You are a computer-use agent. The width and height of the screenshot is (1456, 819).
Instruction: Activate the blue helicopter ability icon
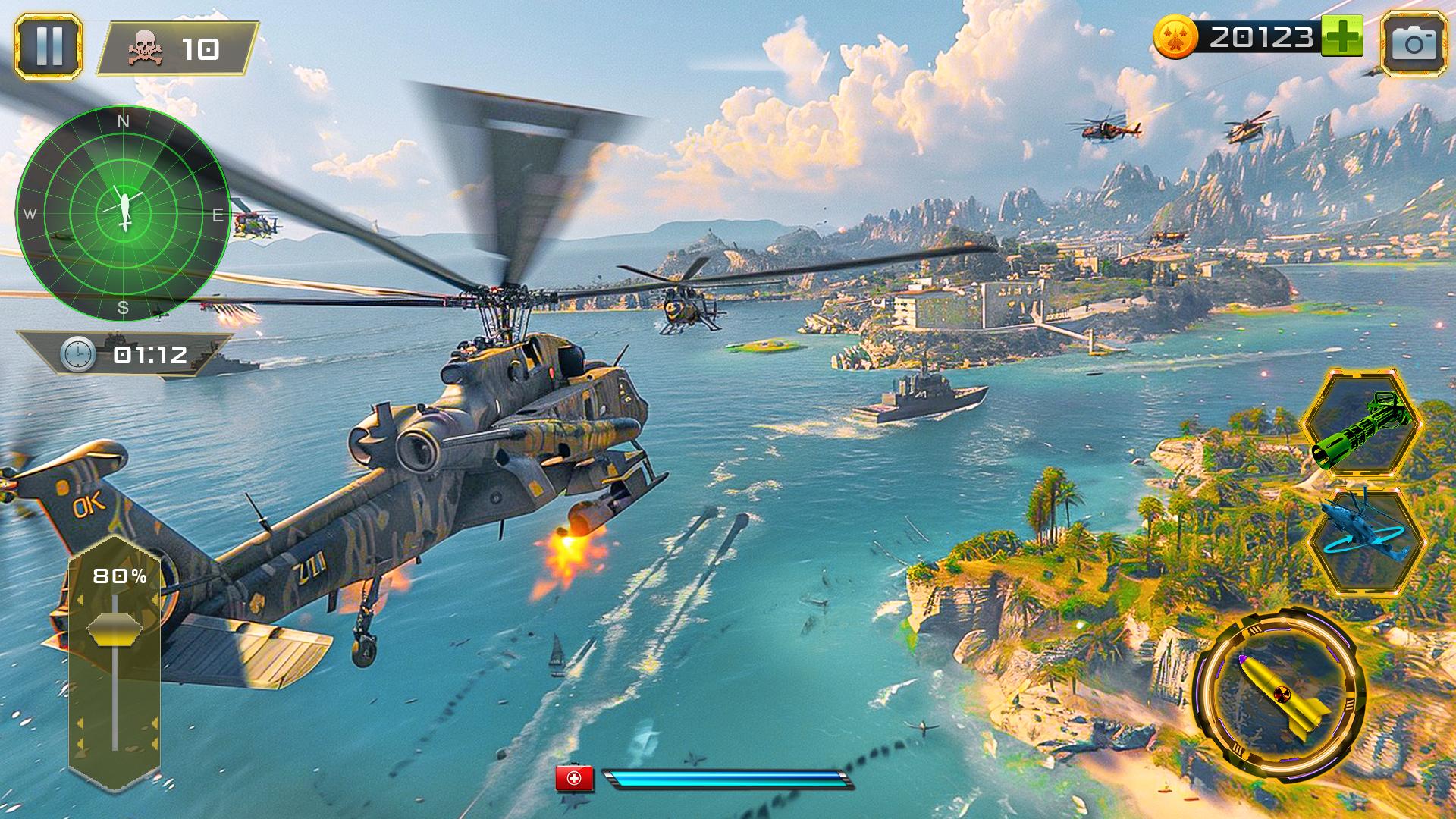(1367, 539)
